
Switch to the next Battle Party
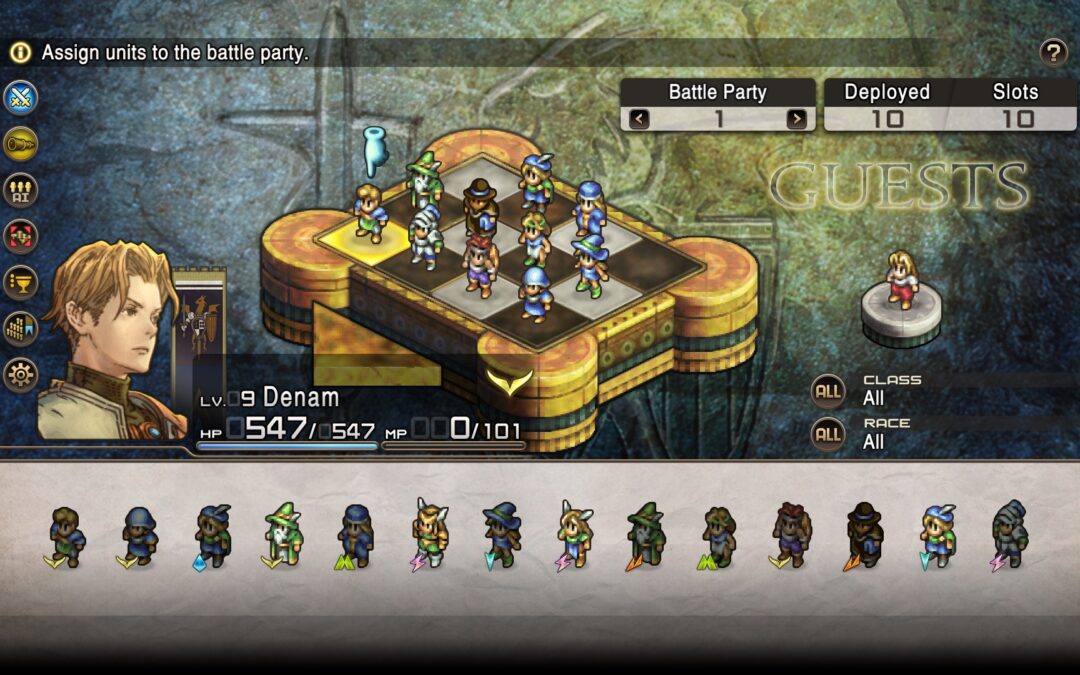(796, 119)
